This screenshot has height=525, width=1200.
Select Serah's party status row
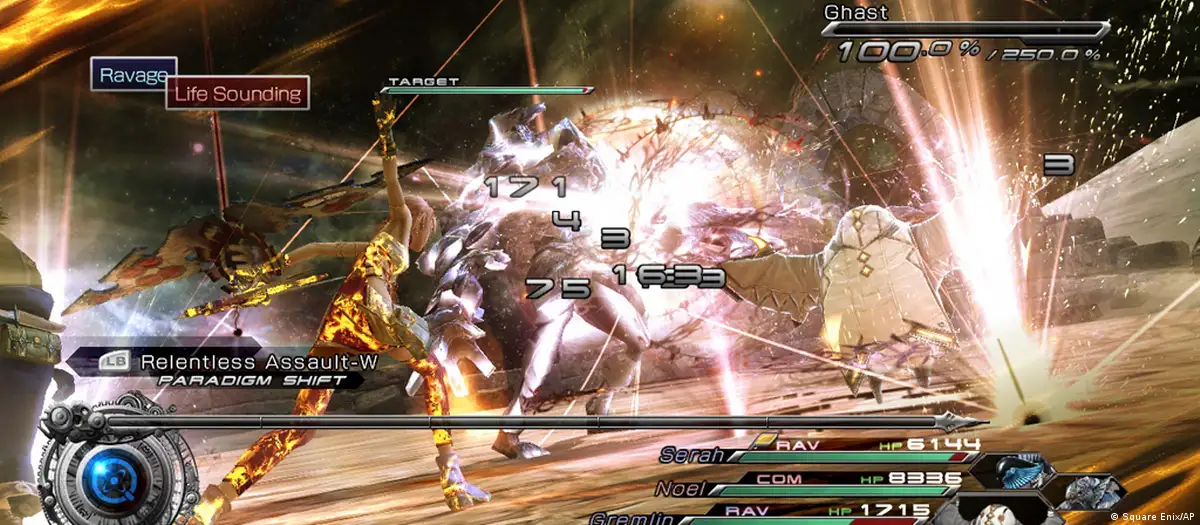tap(818, 451)
